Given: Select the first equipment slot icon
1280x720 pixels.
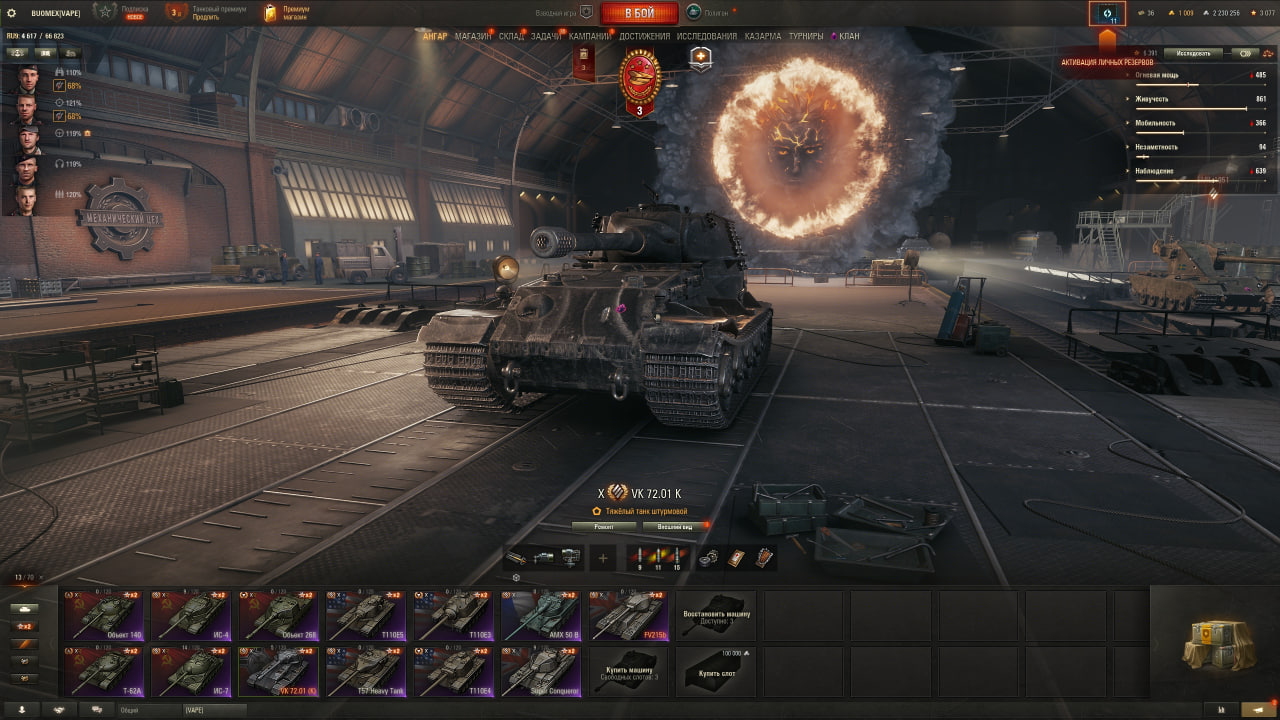Looking at the screenshot, I should coord(515,557).
